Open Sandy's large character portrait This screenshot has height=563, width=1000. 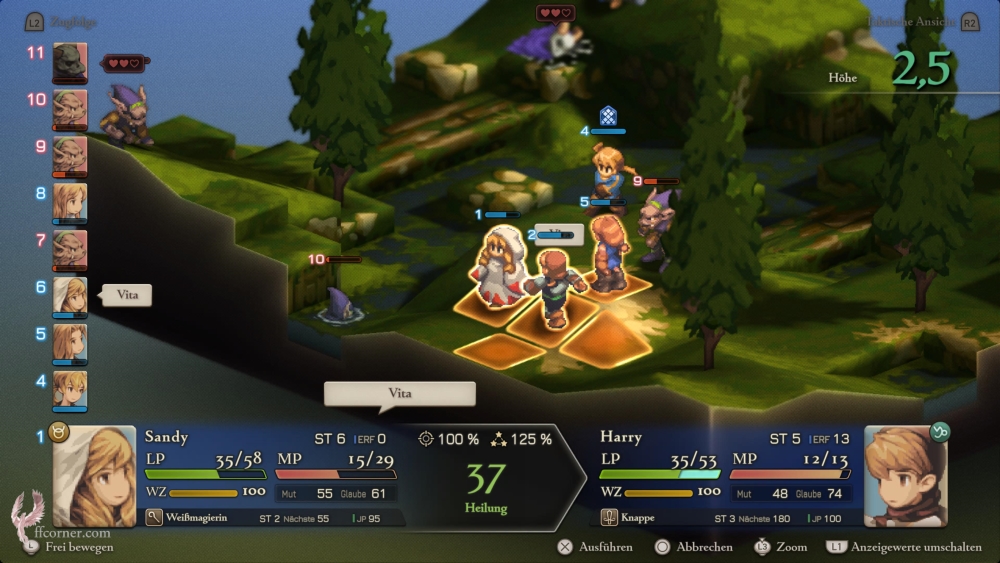click(x=94, y=476)
